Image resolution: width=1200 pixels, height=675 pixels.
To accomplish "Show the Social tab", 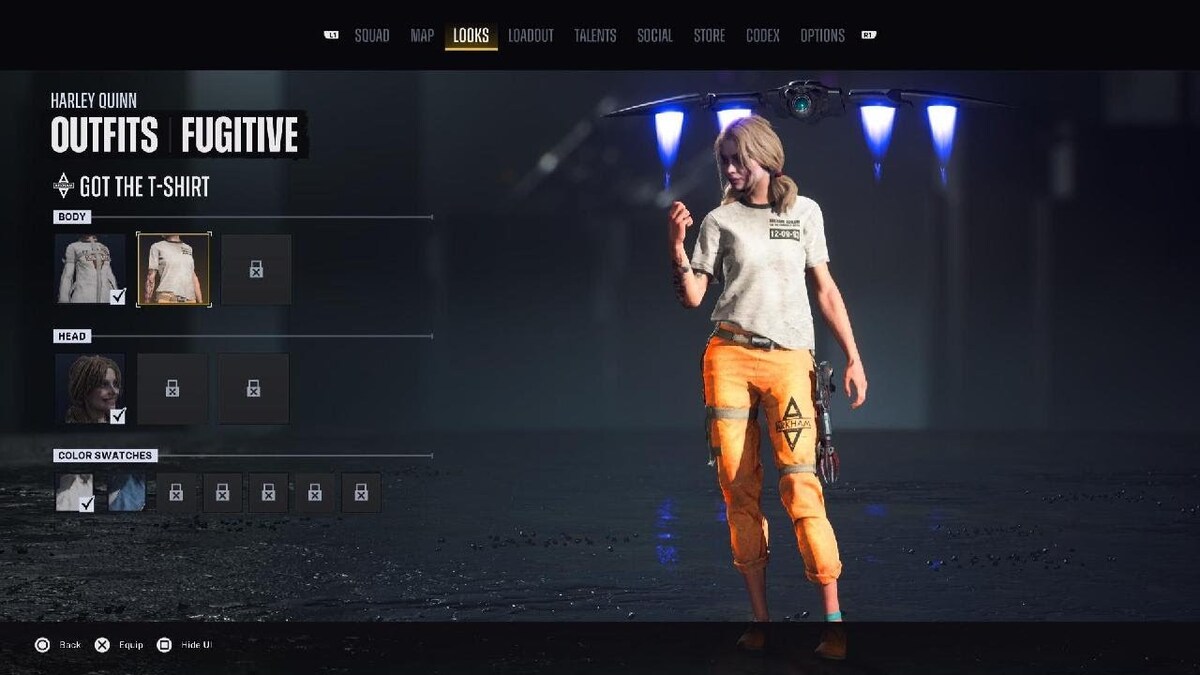I will [x=655, y=36].
